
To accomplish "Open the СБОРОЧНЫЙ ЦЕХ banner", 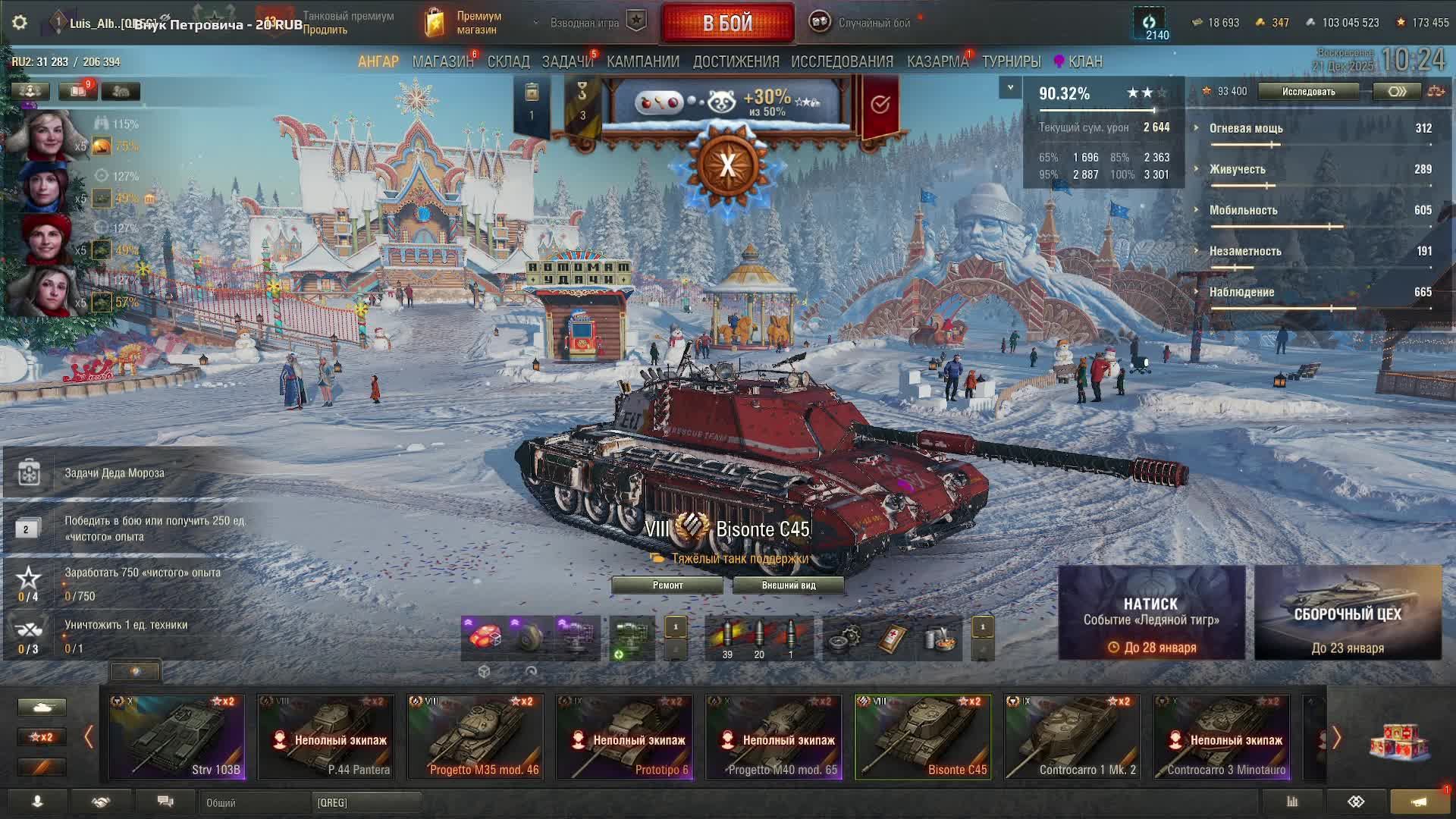I will [x=1348, y=613].
